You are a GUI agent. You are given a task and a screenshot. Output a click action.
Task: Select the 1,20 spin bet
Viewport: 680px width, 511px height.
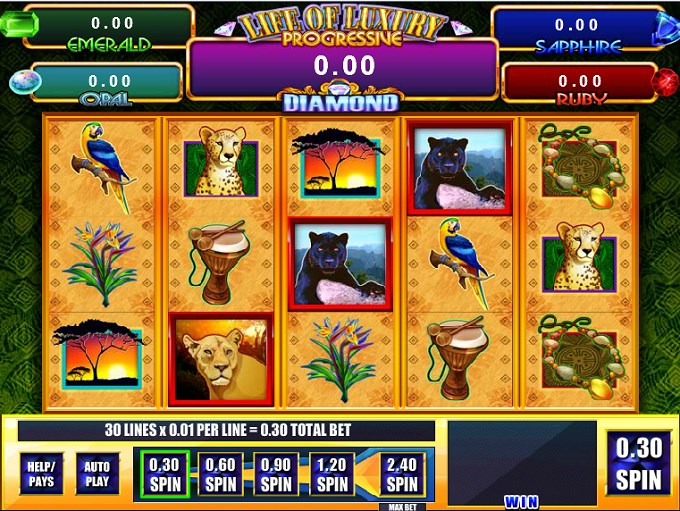point(329,473)
